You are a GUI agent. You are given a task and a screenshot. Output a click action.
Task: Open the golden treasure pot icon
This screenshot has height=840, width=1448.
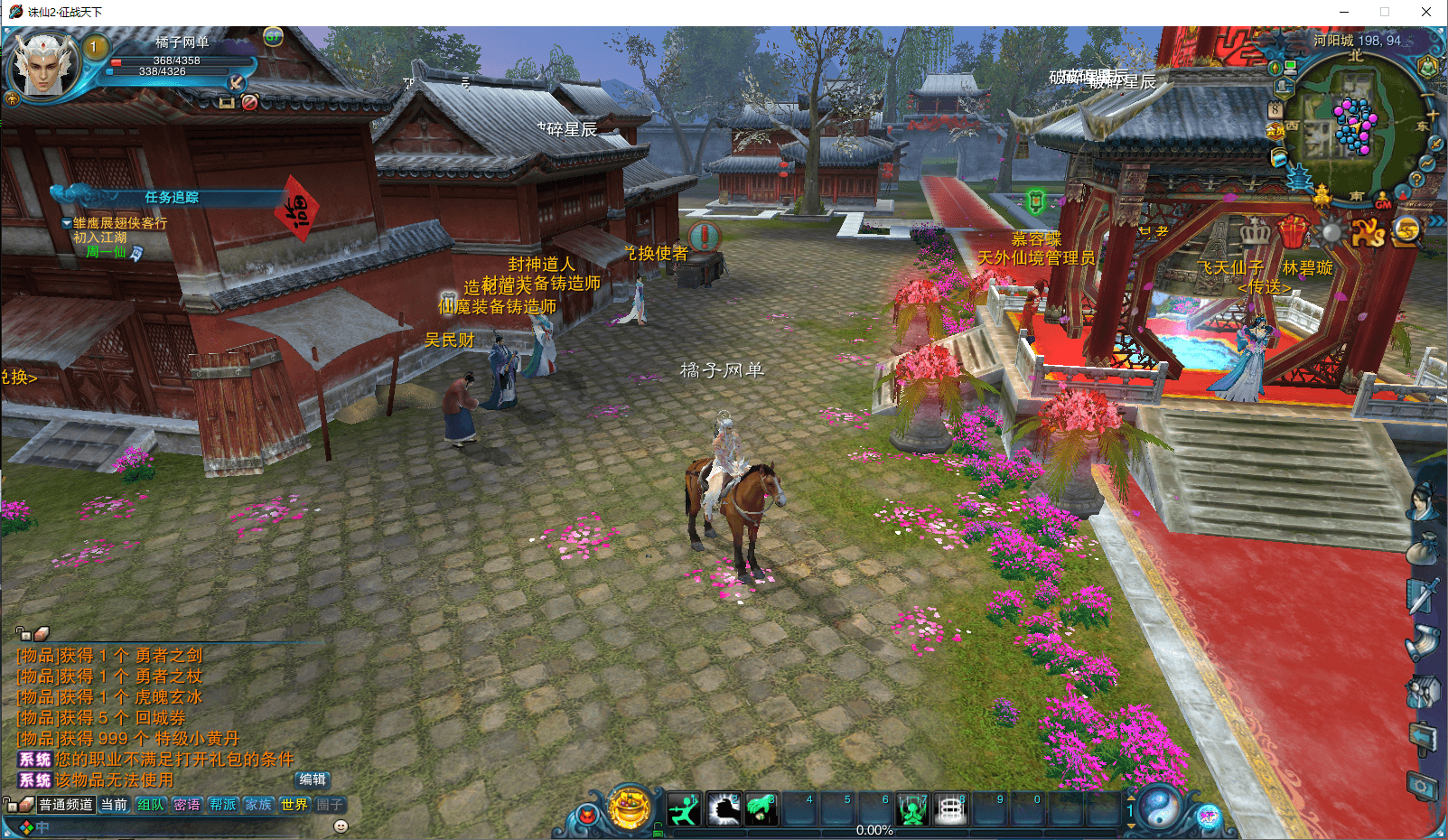coord(631,807)
